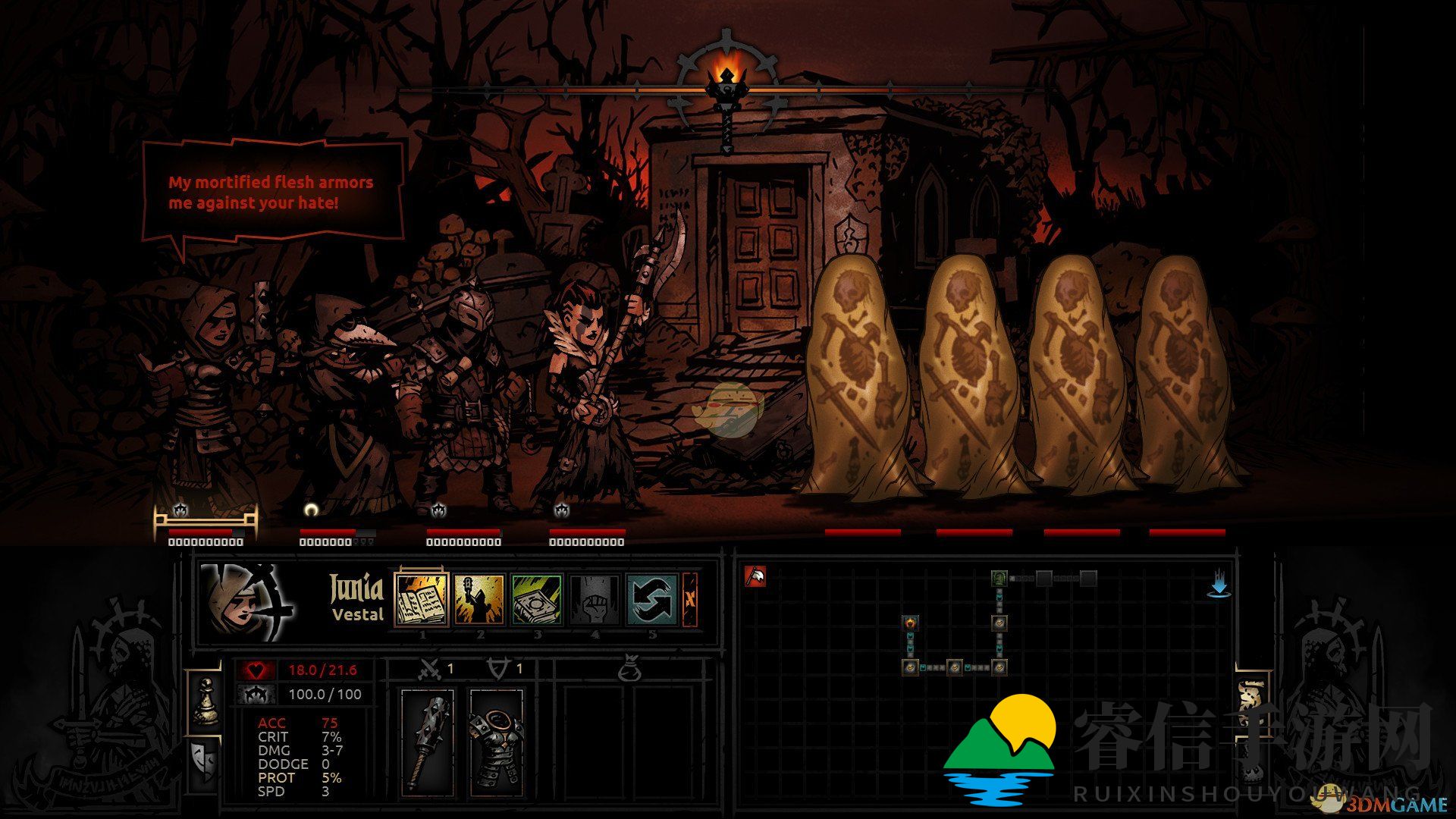Click the white flag retreat button

click(755, 577)
